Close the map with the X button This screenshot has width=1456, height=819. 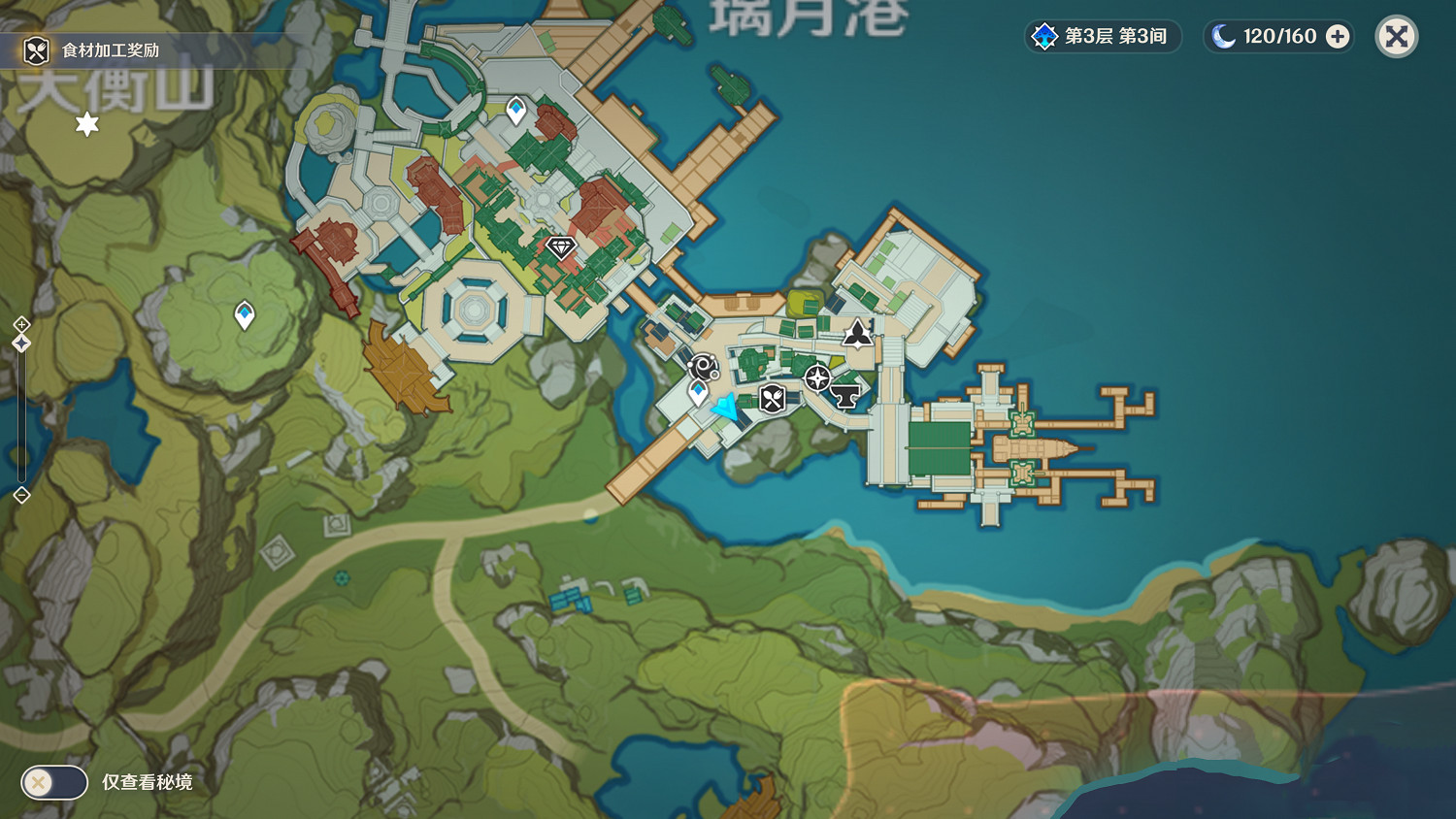pos(1396,36)
